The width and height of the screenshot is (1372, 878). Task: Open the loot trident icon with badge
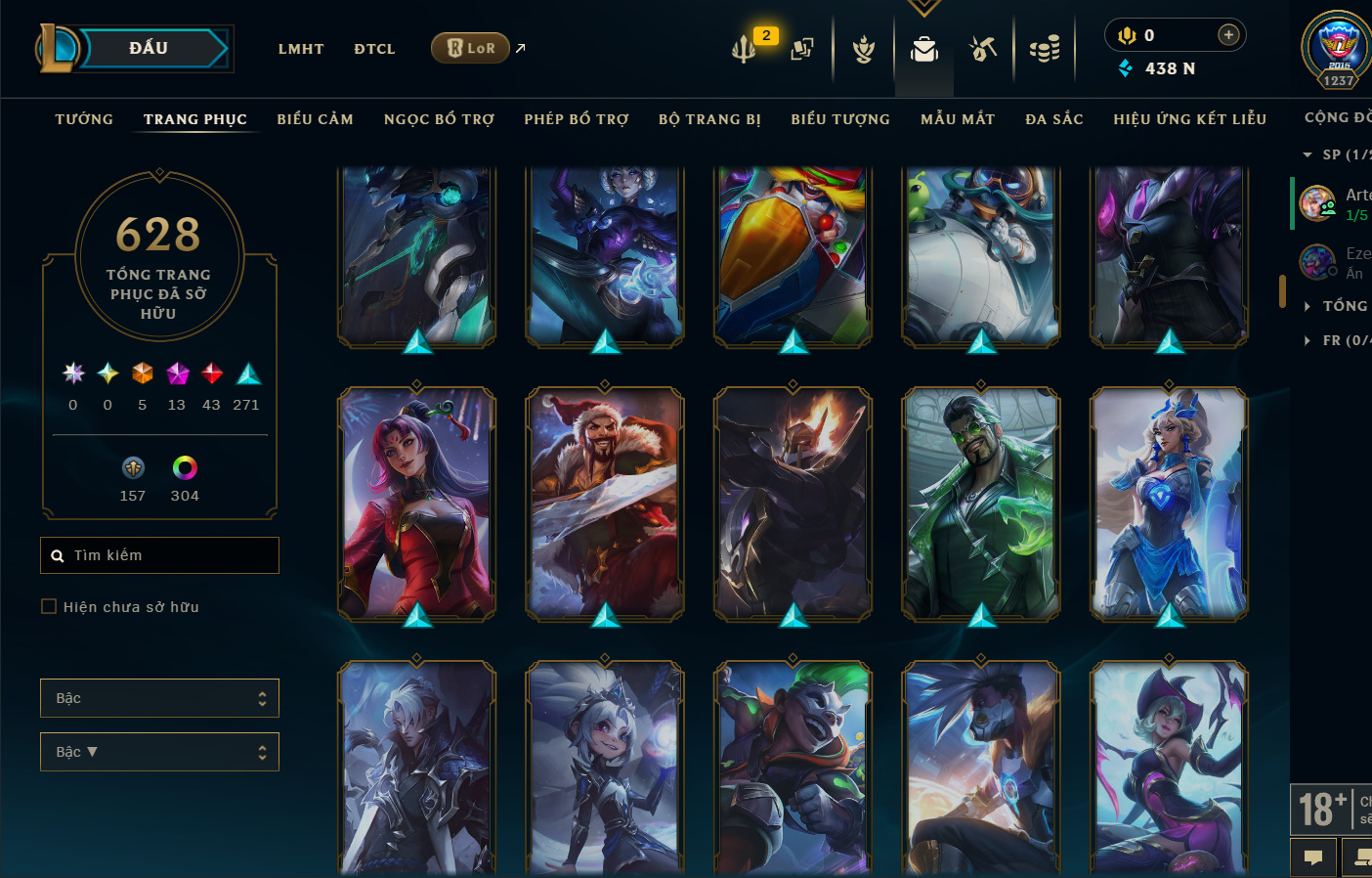745,48
